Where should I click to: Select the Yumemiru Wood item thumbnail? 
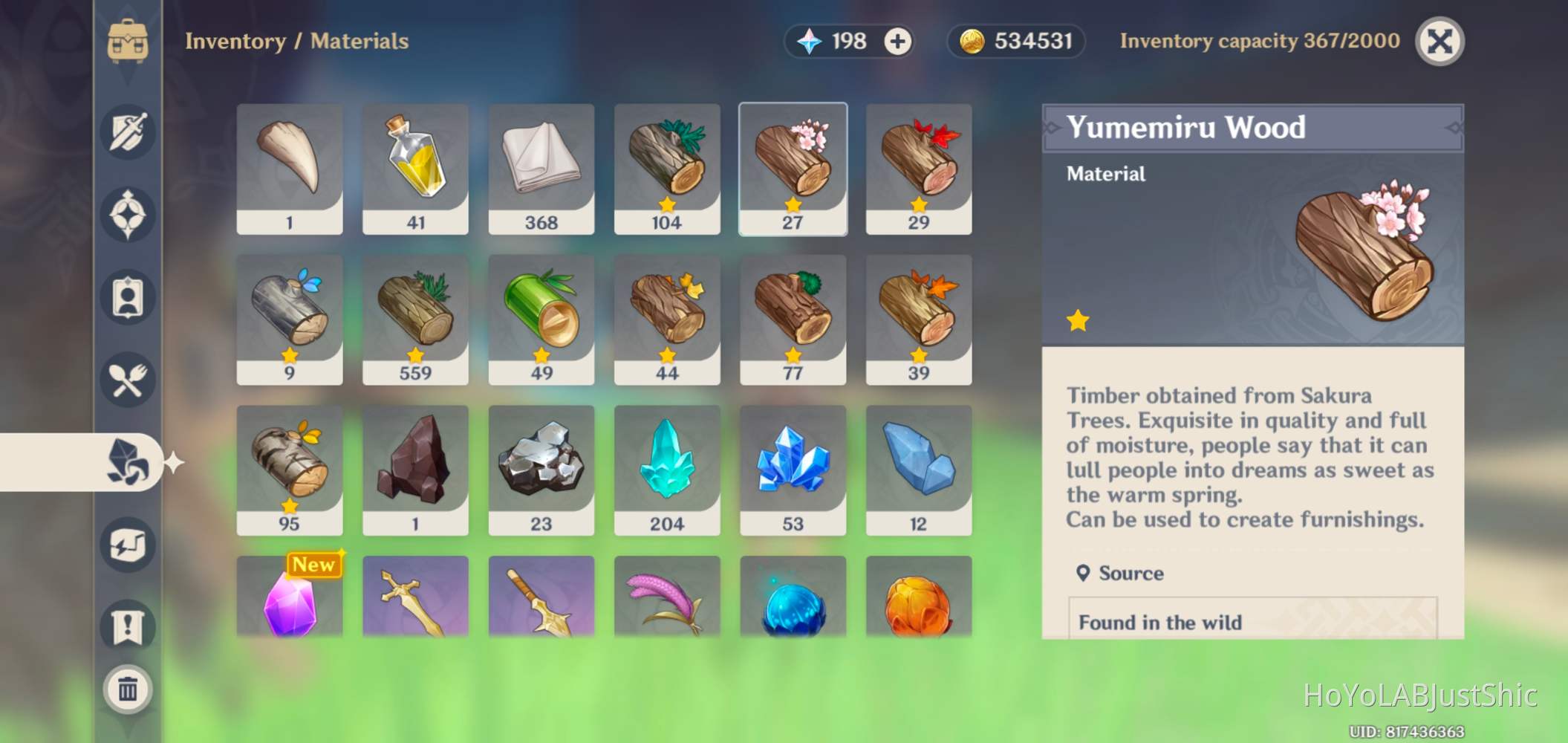[x=793, y=167]
